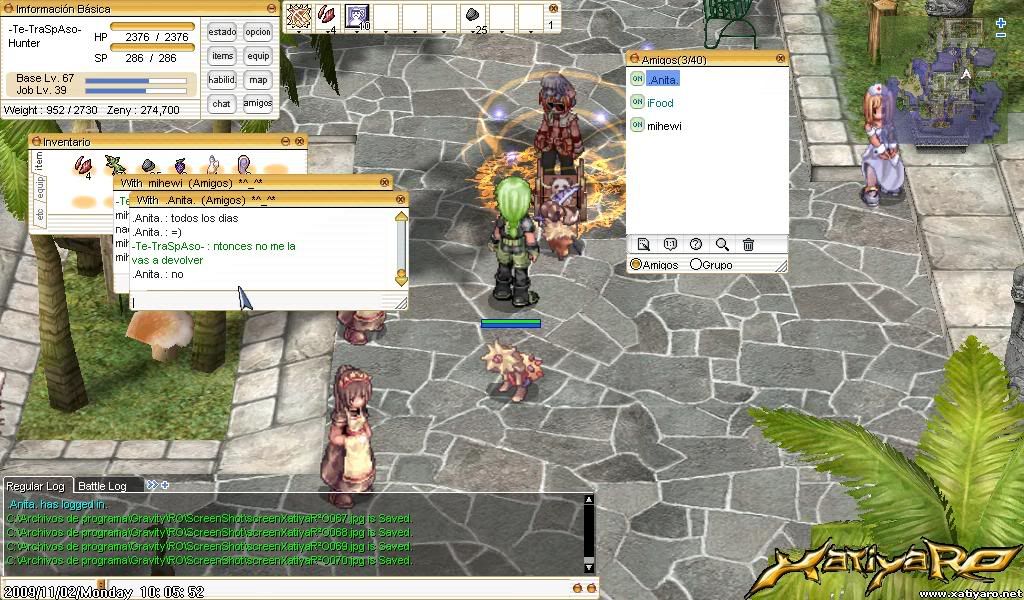Viewport: 1024px width, 600px height.
Task: Switch to the equip tab in Inventario
Action: [x=40, y=188]
